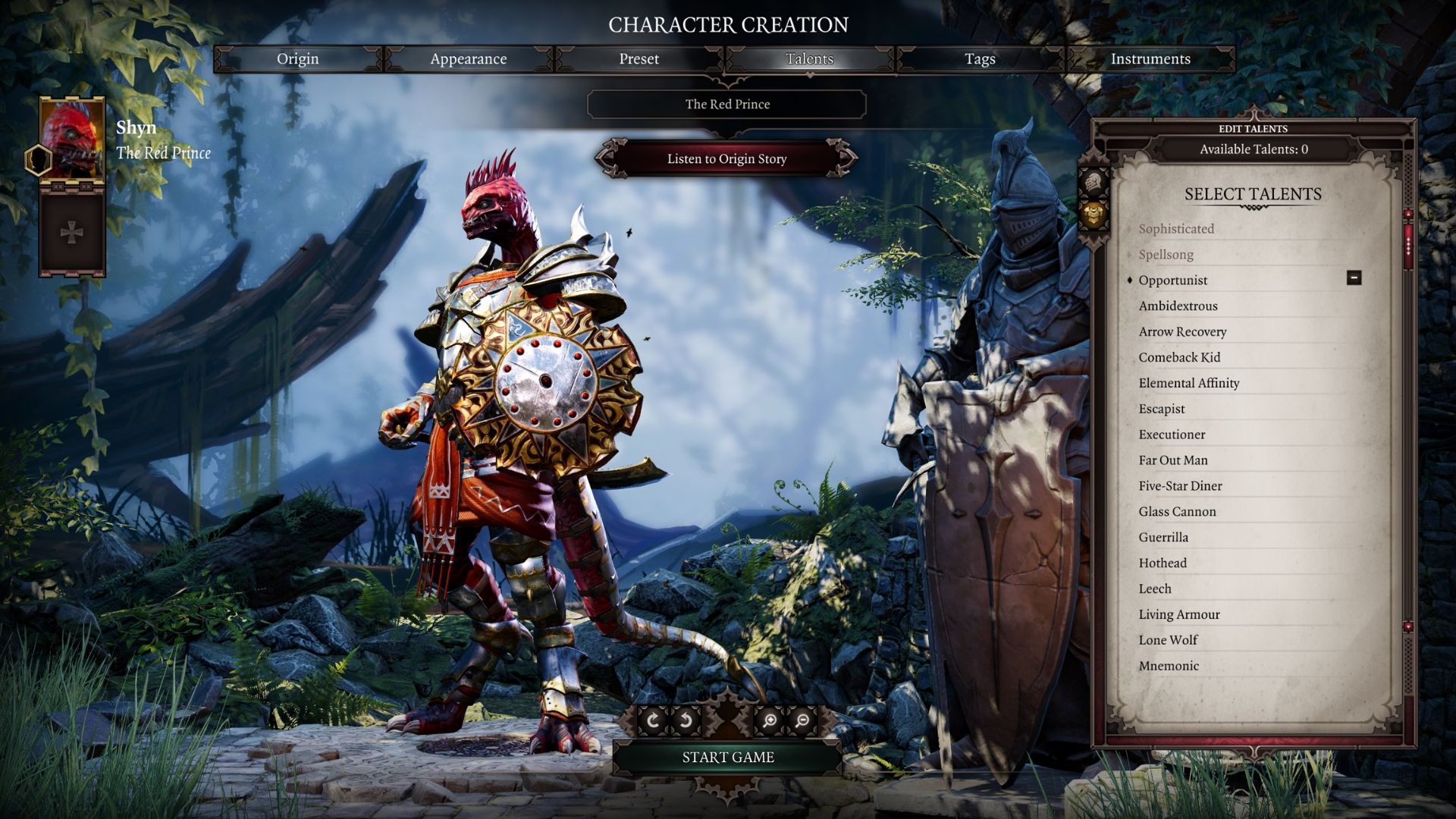Open the Tags tab
The height and width of the screenshot is (819, 1456).
pos(981,58)
